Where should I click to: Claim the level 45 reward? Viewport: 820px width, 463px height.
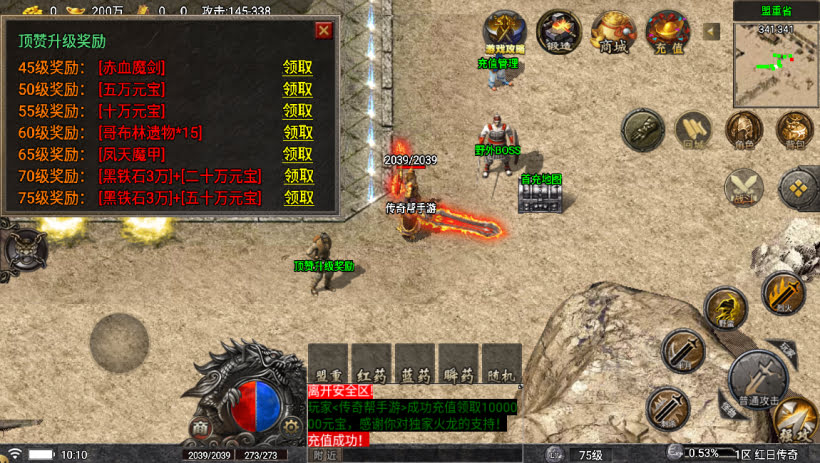[x=298, y=67]
